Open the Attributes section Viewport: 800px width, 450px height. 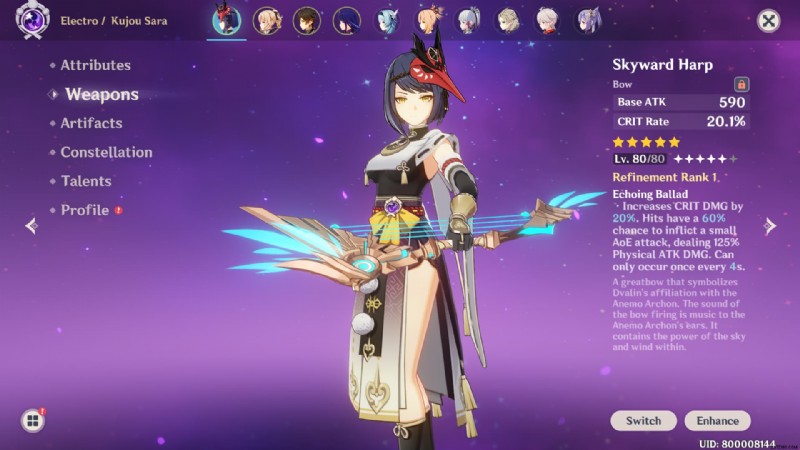pos(95,65)
